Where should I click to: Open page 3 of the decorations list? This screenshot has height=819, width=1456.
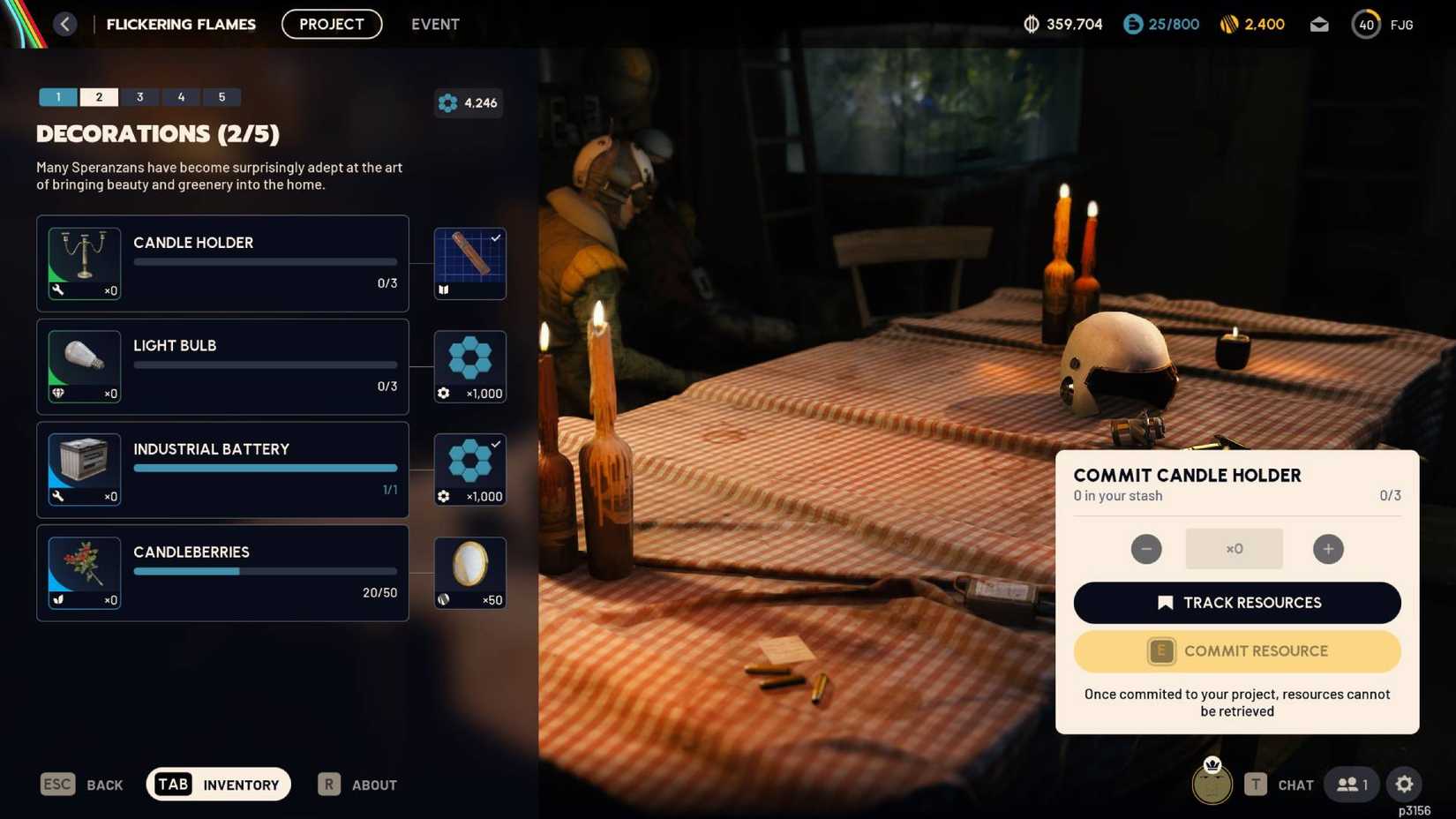click(x=139, y=97)
